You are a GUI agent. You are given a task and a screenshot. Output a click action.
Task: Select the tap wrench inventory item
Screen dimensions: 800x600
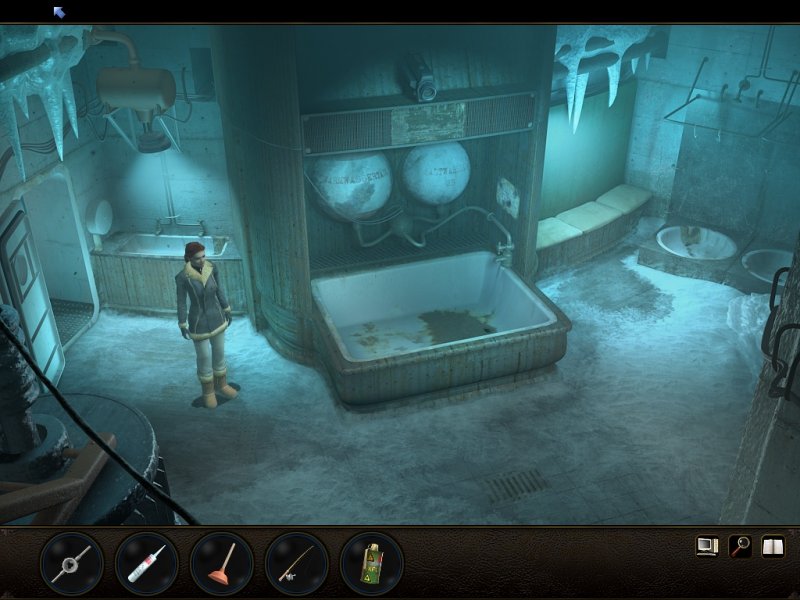coord(72,564)
